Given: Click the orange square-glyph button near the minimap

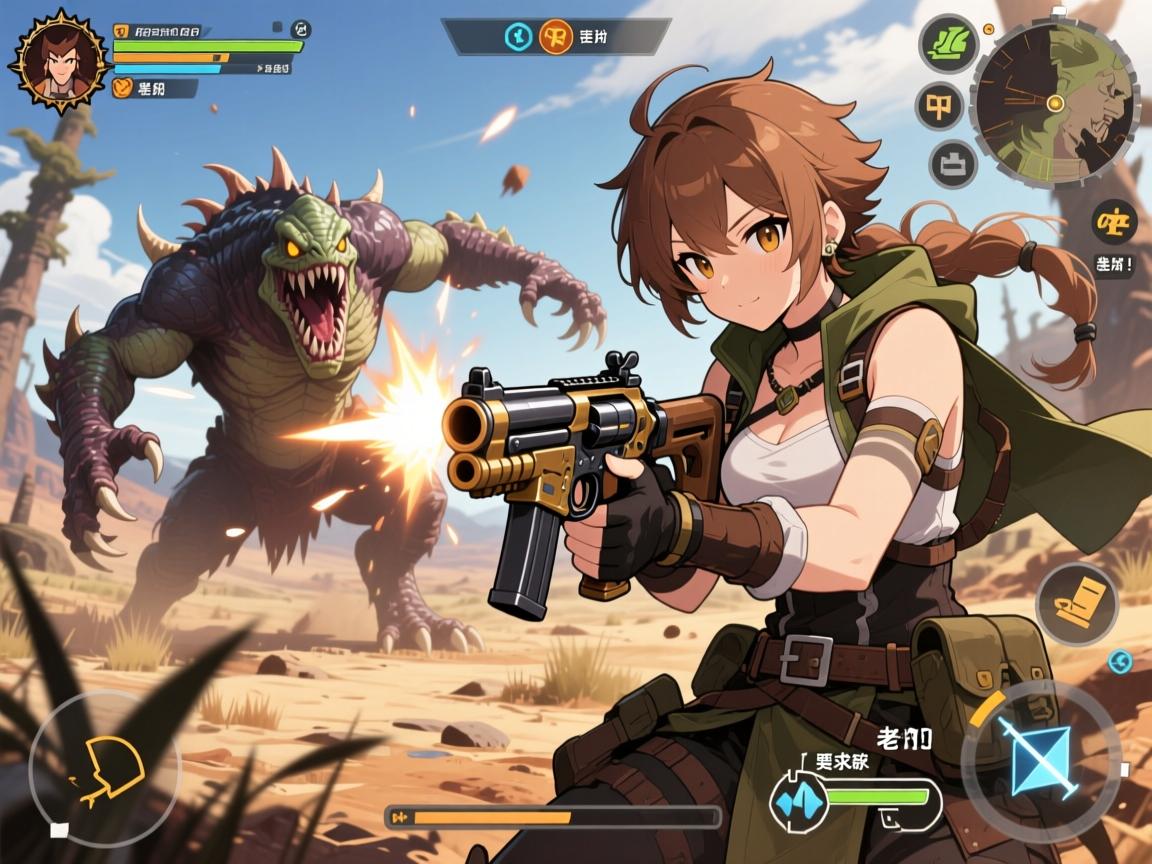Looking at the screenshot, I should [x=940, y=105].
